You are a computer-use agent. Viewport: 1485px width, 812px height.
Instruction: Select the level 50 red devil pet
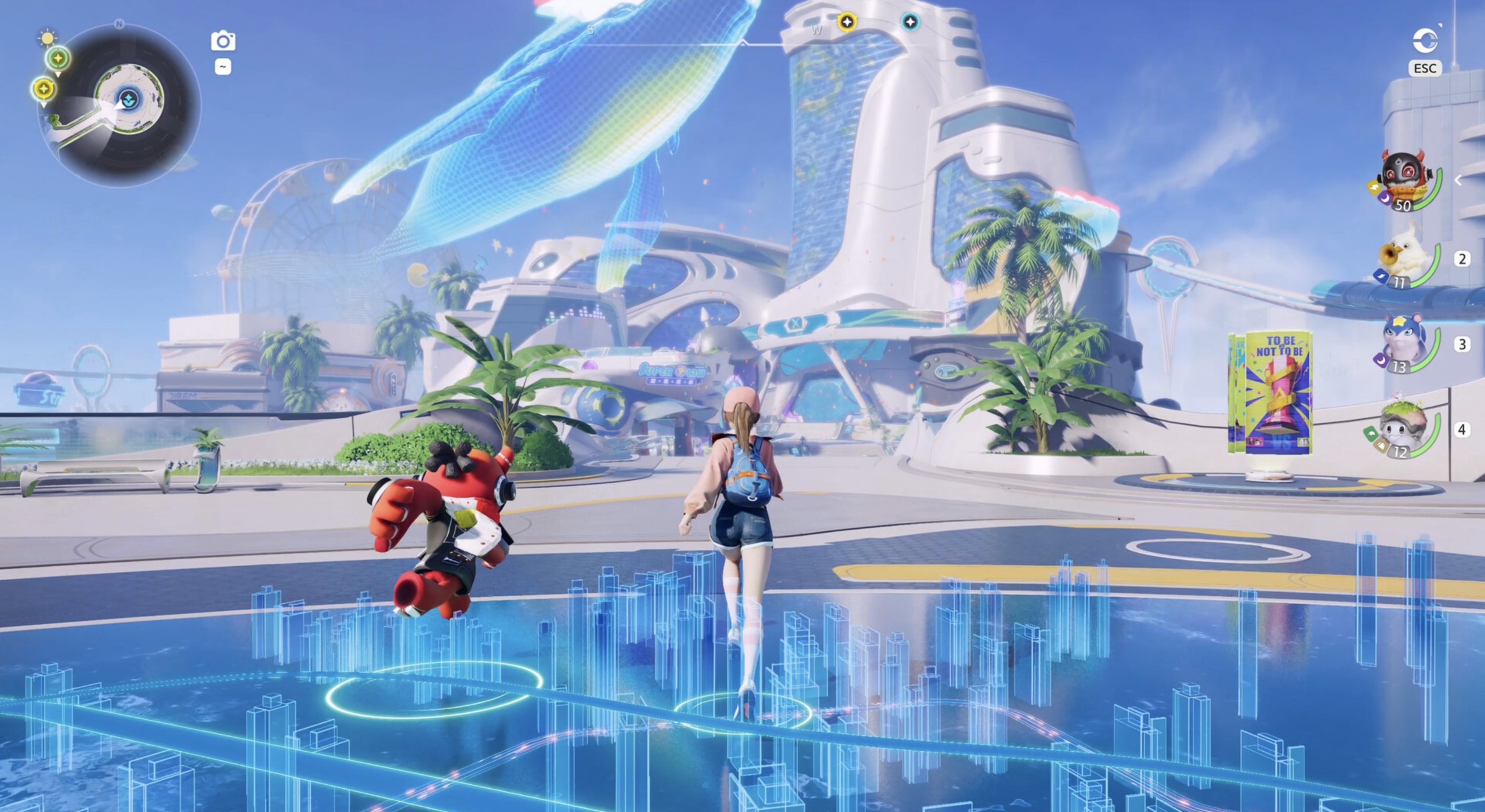(1404, 180)
